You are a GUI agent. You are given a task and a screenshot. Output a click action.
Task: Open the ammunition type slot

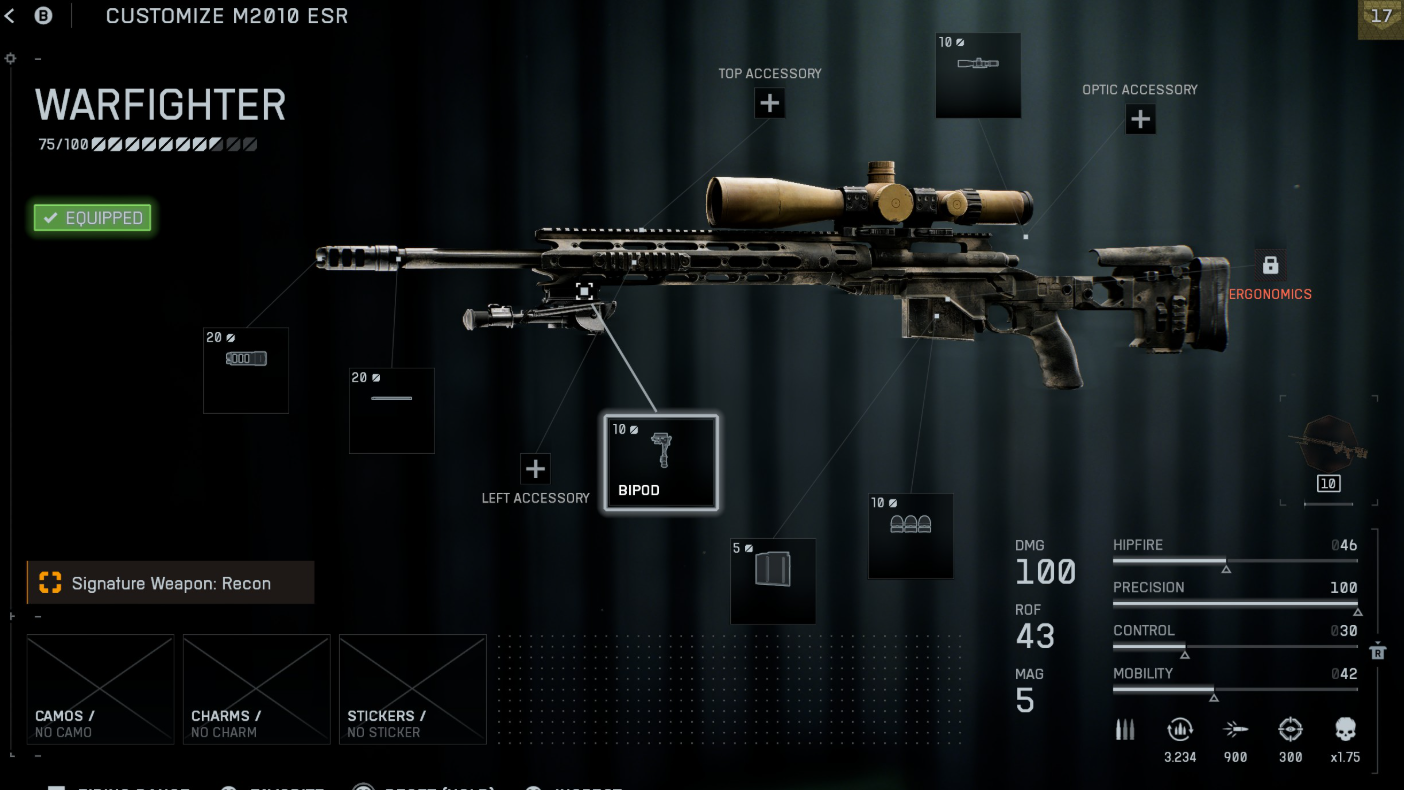910,536
